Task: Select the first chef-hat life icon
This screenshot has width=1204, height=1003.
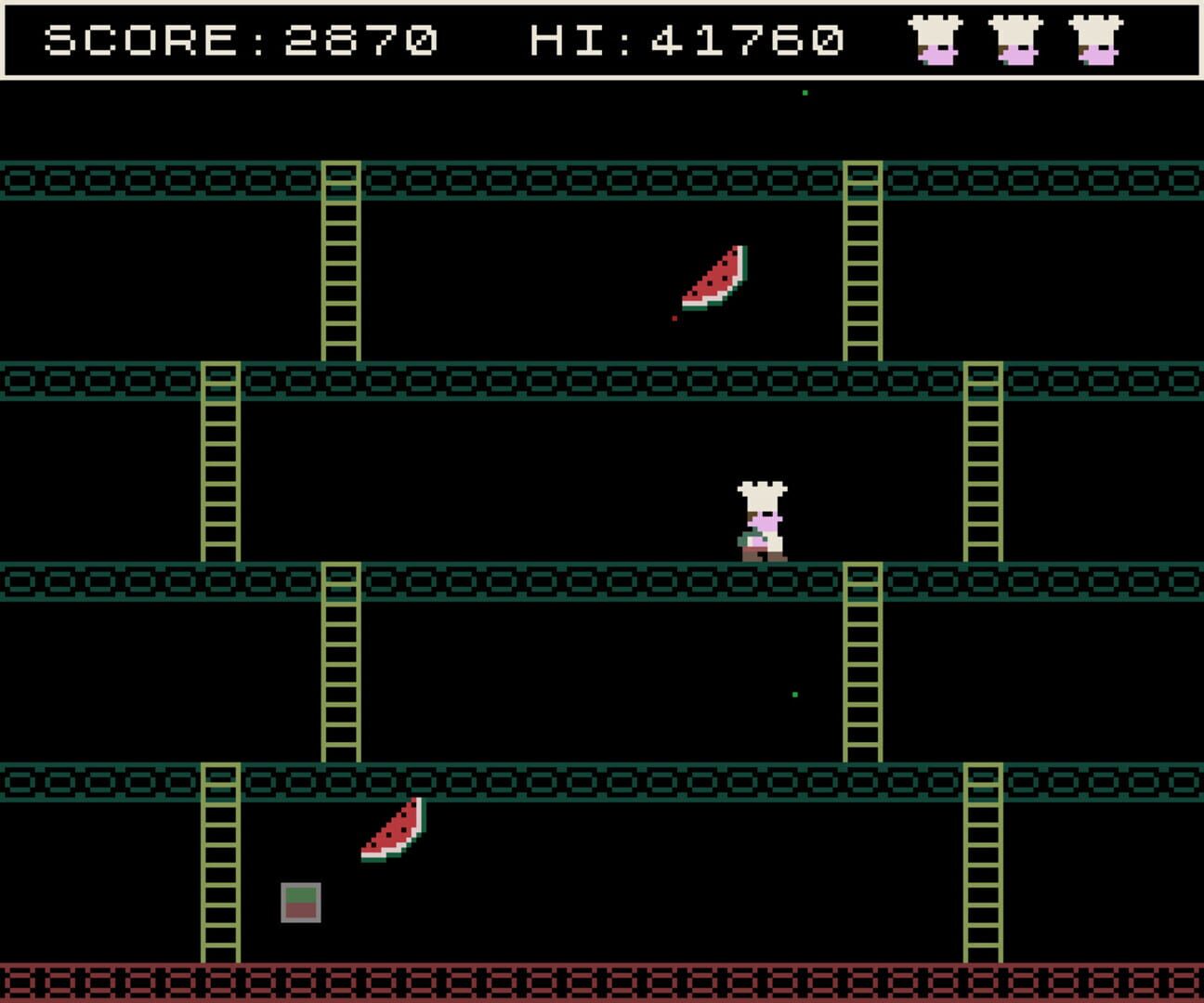Action: (935, 42)
